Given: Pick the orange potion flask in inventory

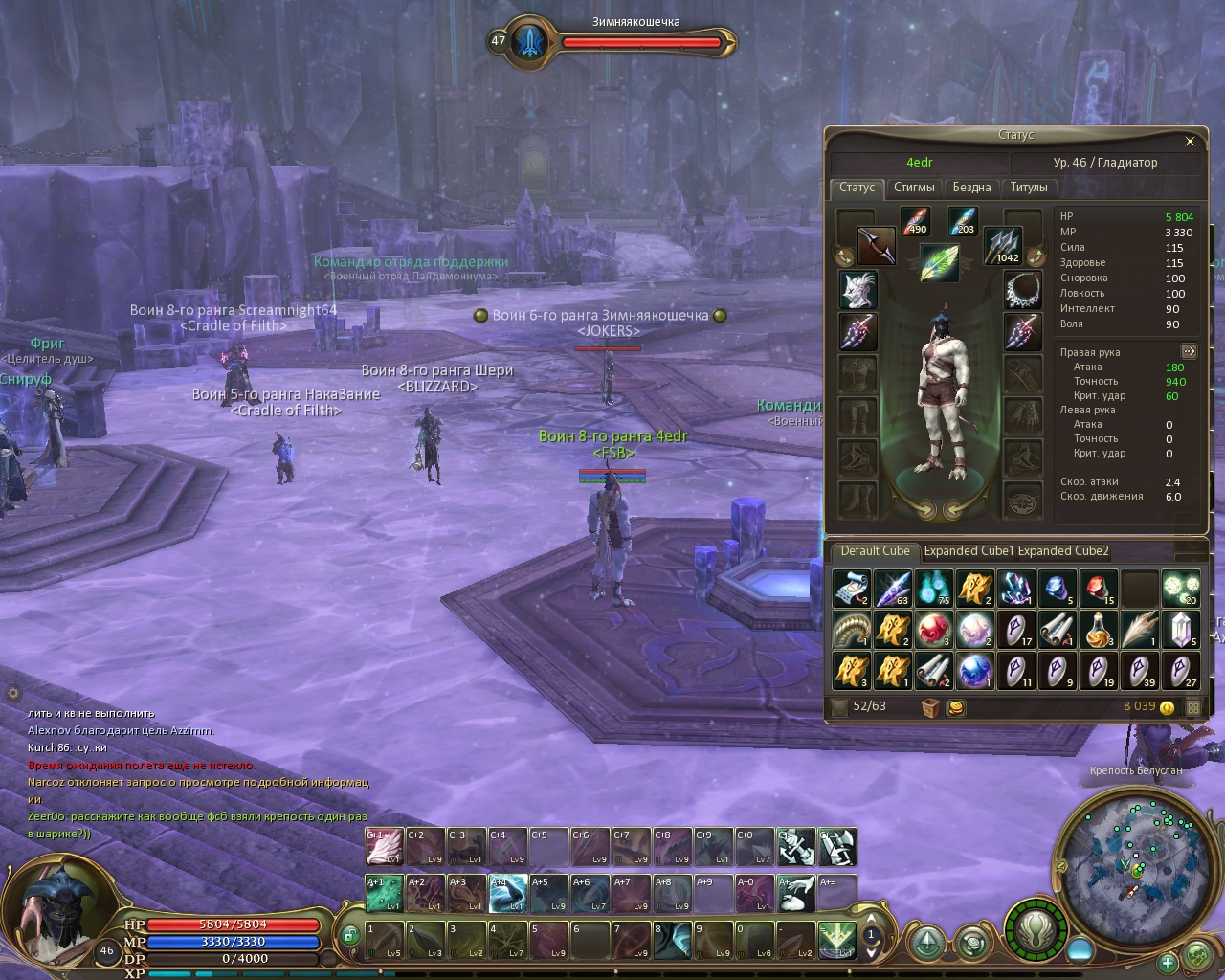Looking at the screenshot, I should tap(1099, 630).
